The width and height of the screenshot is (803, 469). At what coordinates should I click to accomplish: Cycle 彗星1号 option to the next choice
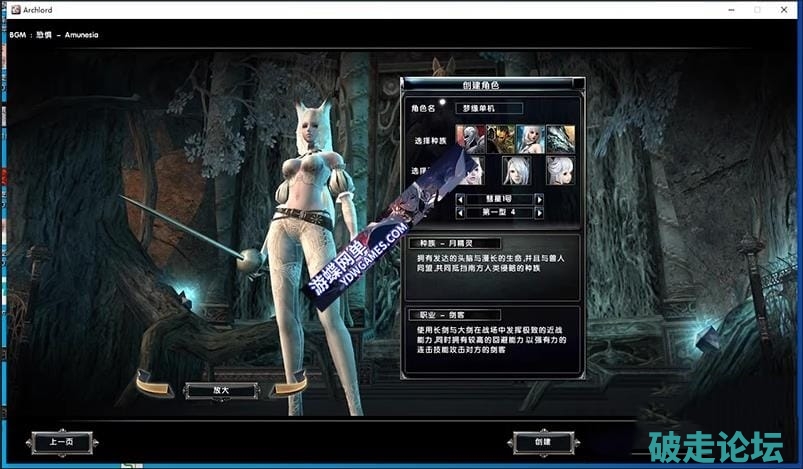coord(539,199)
